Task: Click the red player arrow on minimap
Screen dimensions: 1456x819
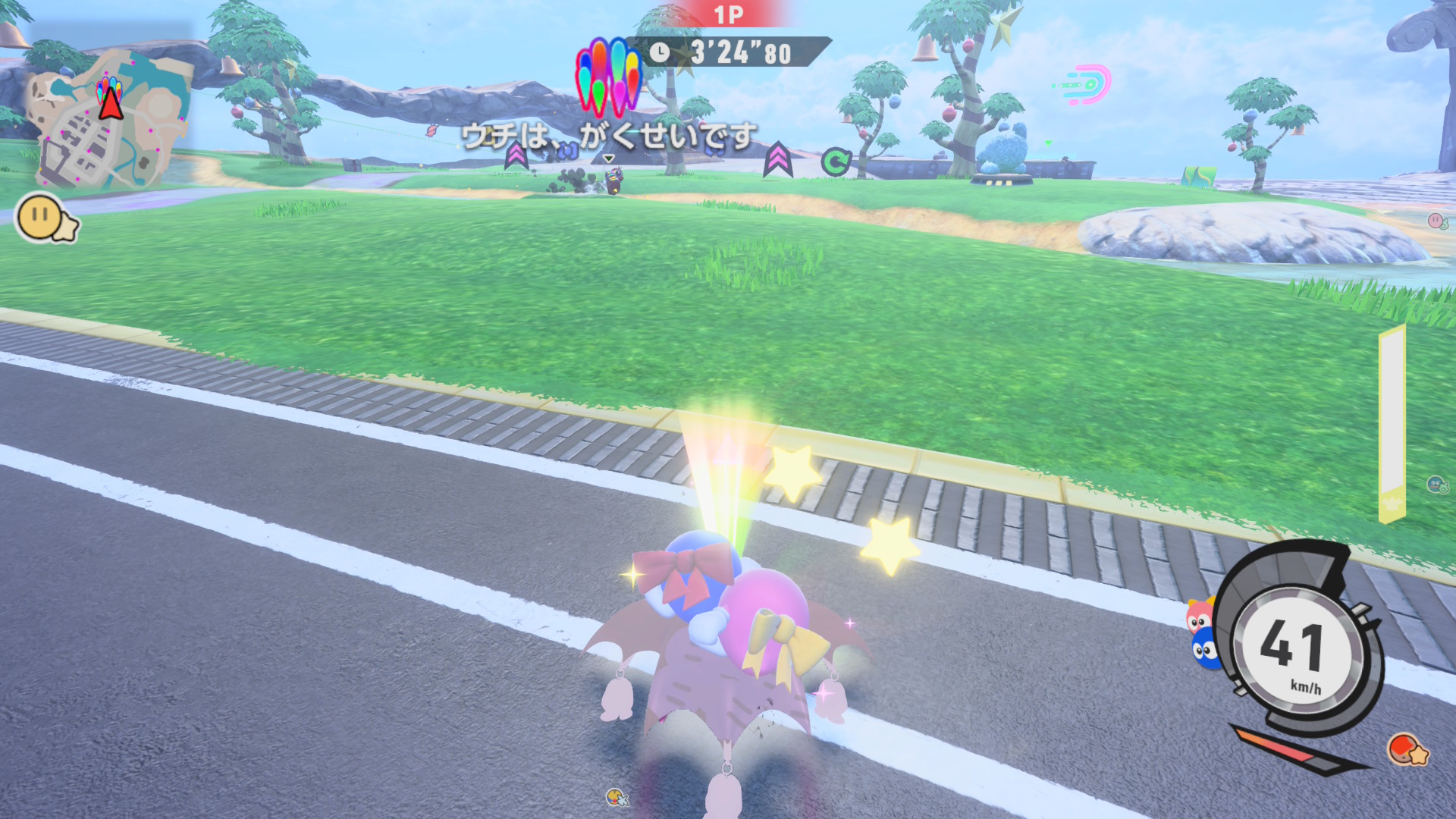Action: click(111, 103)
